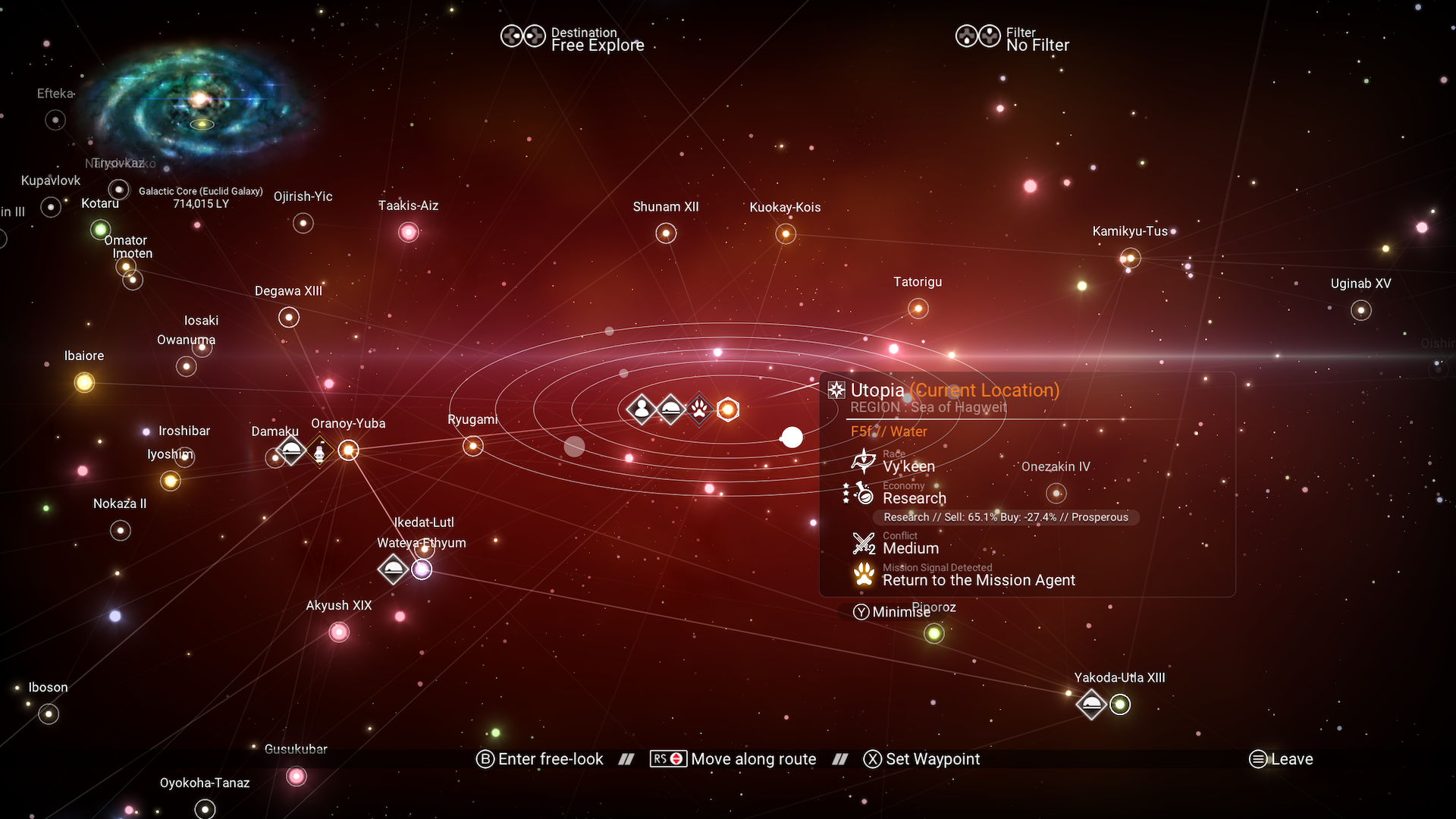The image size is (1456, 819).
Task: Select the Taakis-Aiz pink star
Action: pos(409,232)
